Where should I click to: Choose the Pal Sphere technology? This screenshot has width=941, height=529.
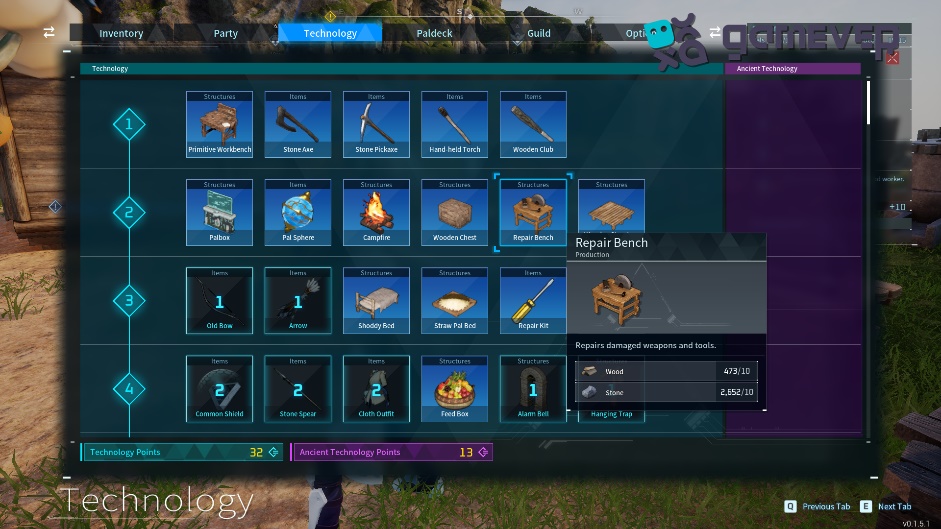(298, 212)
